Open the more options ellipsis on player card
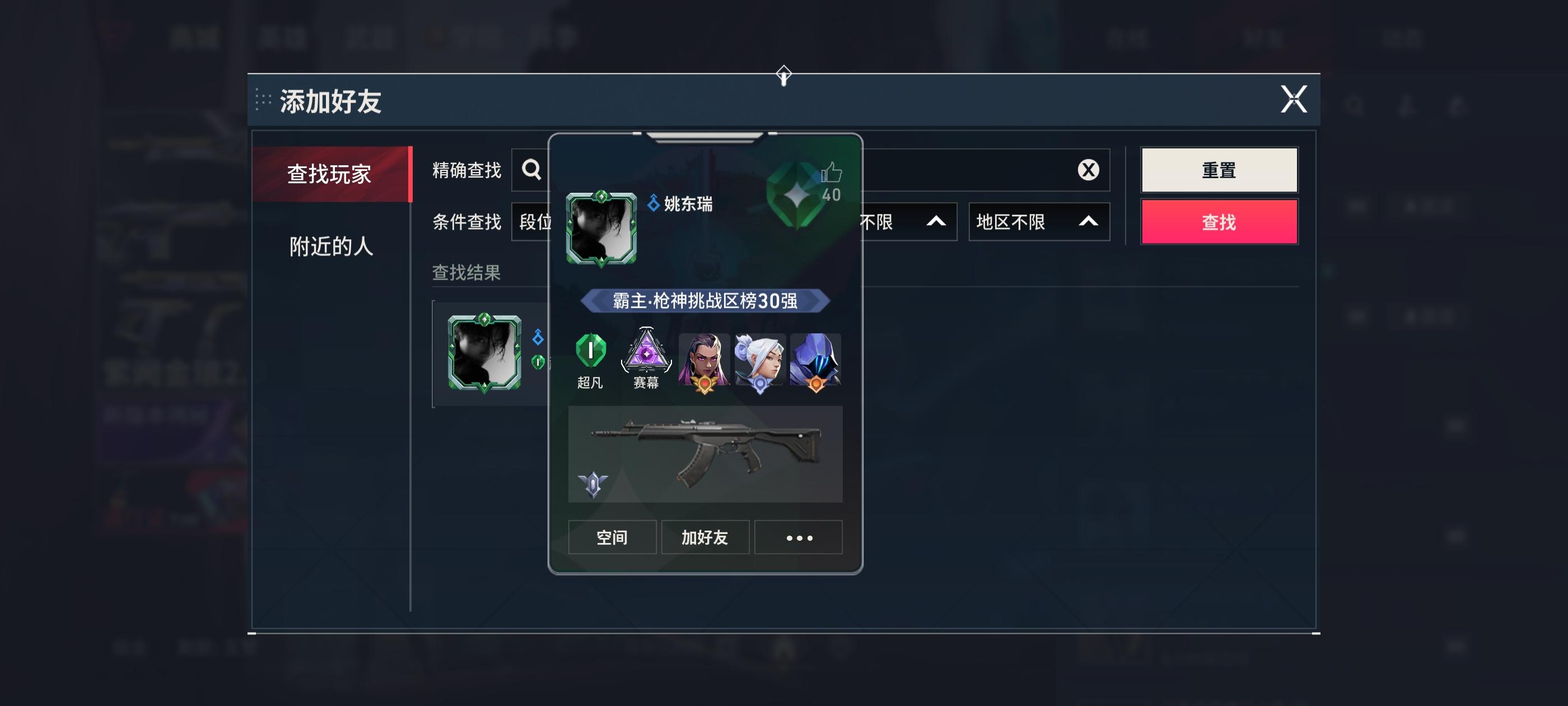 [799, 537]
